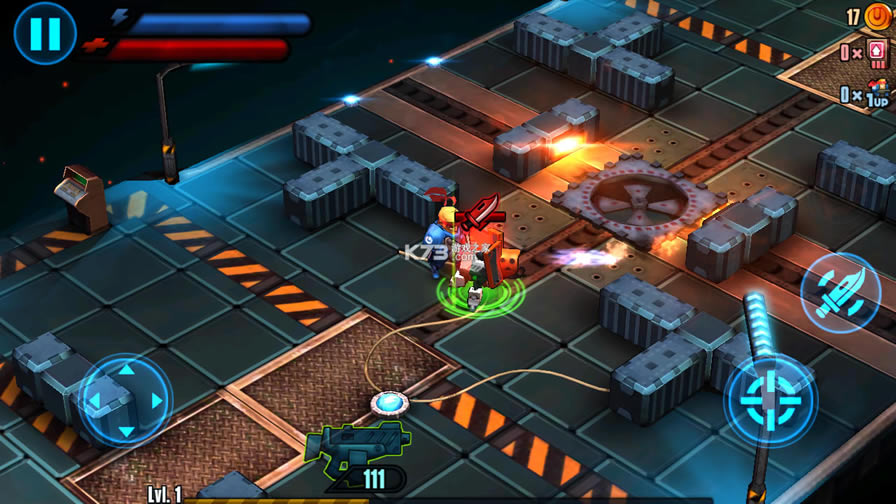896x504 pixels.
Task: Fire using the crosshair shoot button
Action: coord(770,398)
